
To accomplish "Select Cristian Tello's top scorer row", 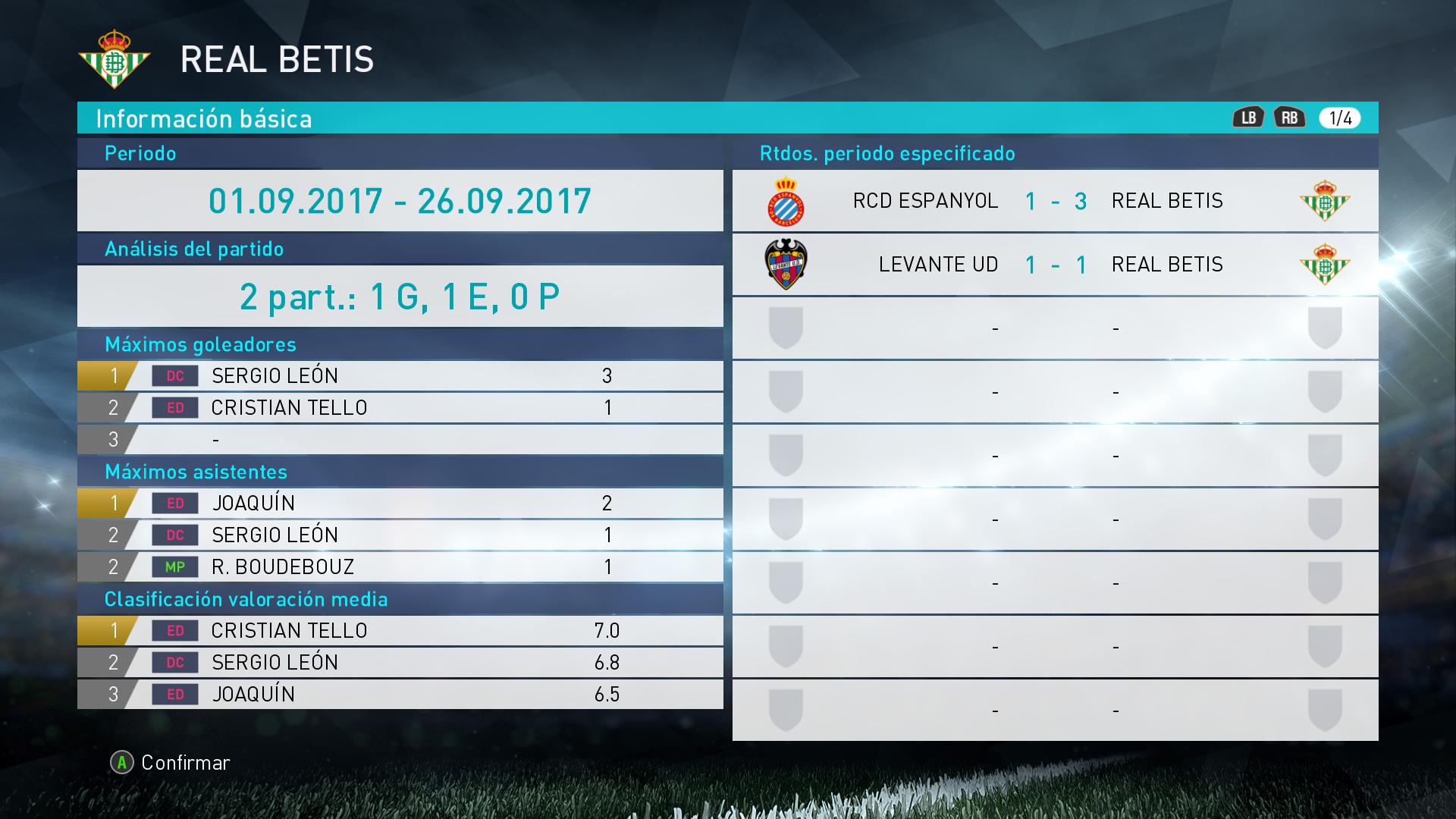I will [400, 408].
